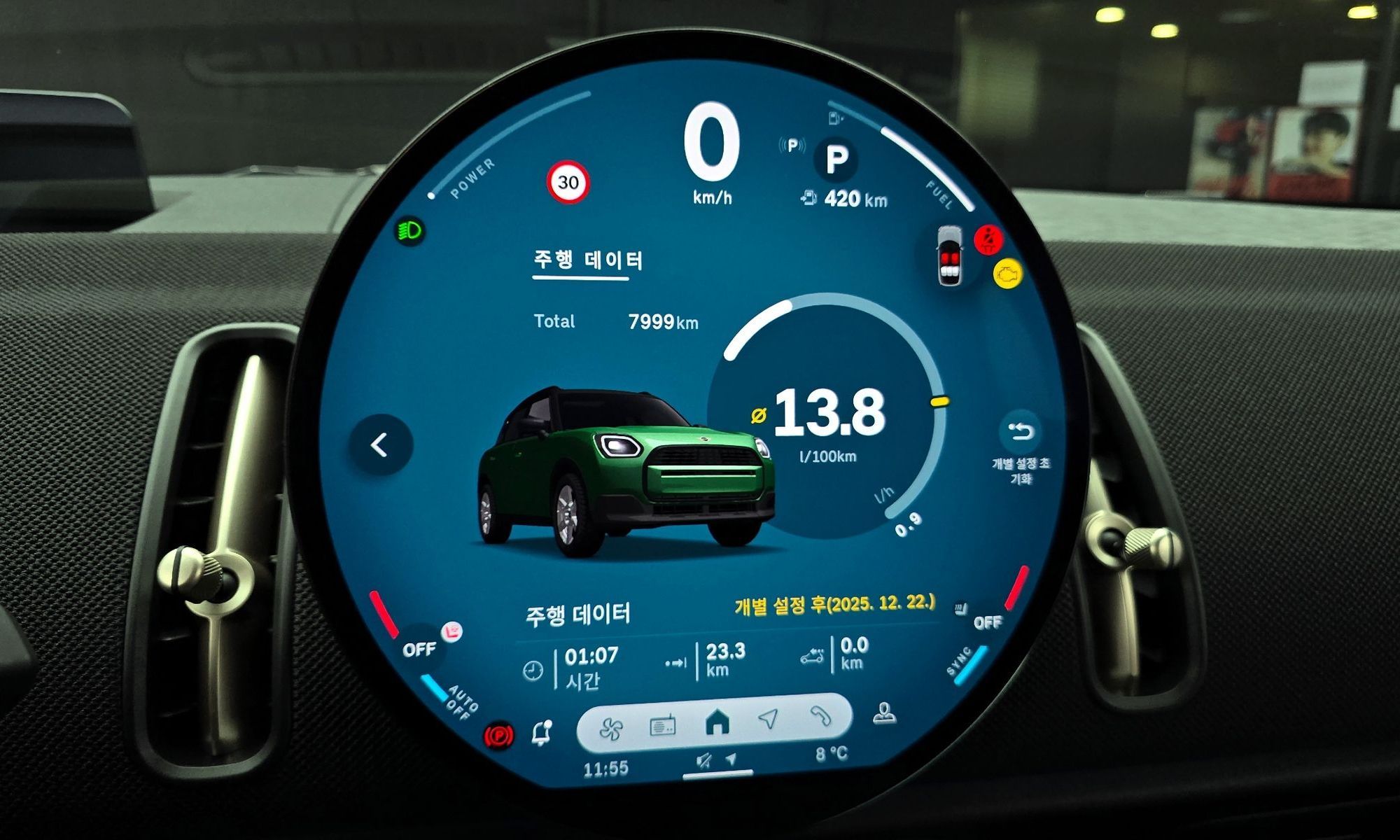Open navigation from the arrow icon

click(768, 719)
